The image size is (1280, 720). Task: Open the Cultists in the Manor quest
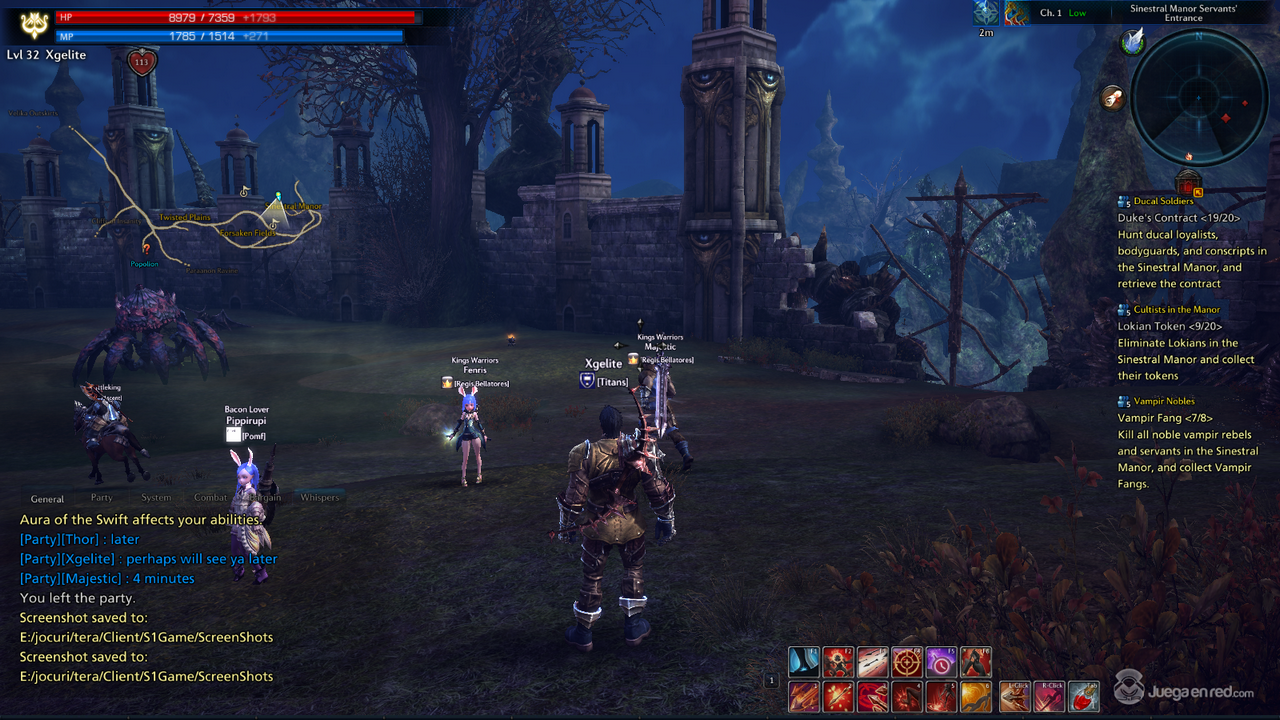pyautogui.click(x=1177, y=310)
